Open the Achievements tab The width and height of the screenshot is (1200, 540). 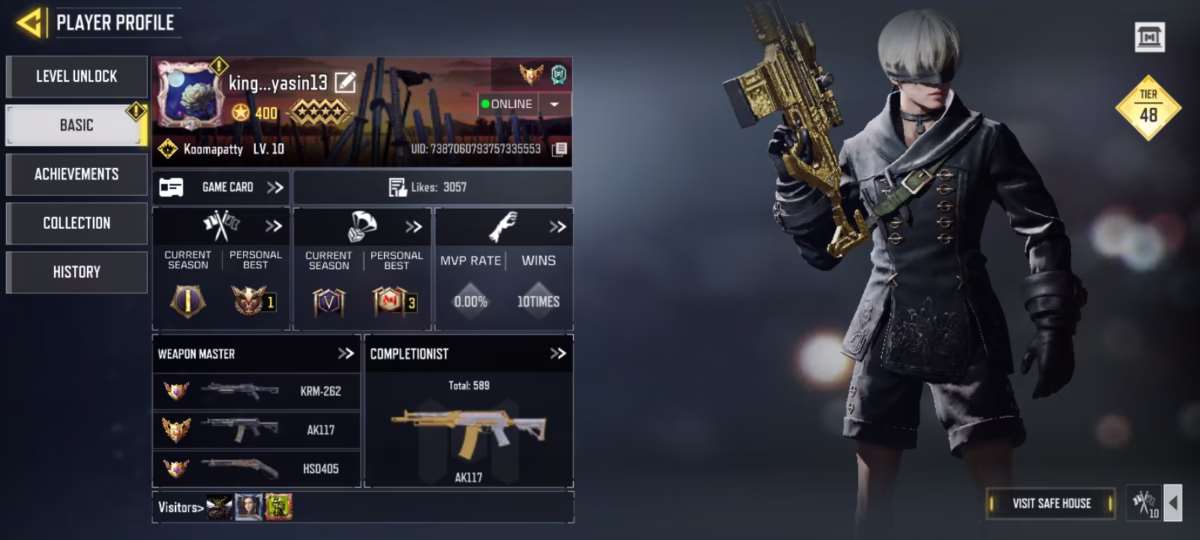click(77, 174)
